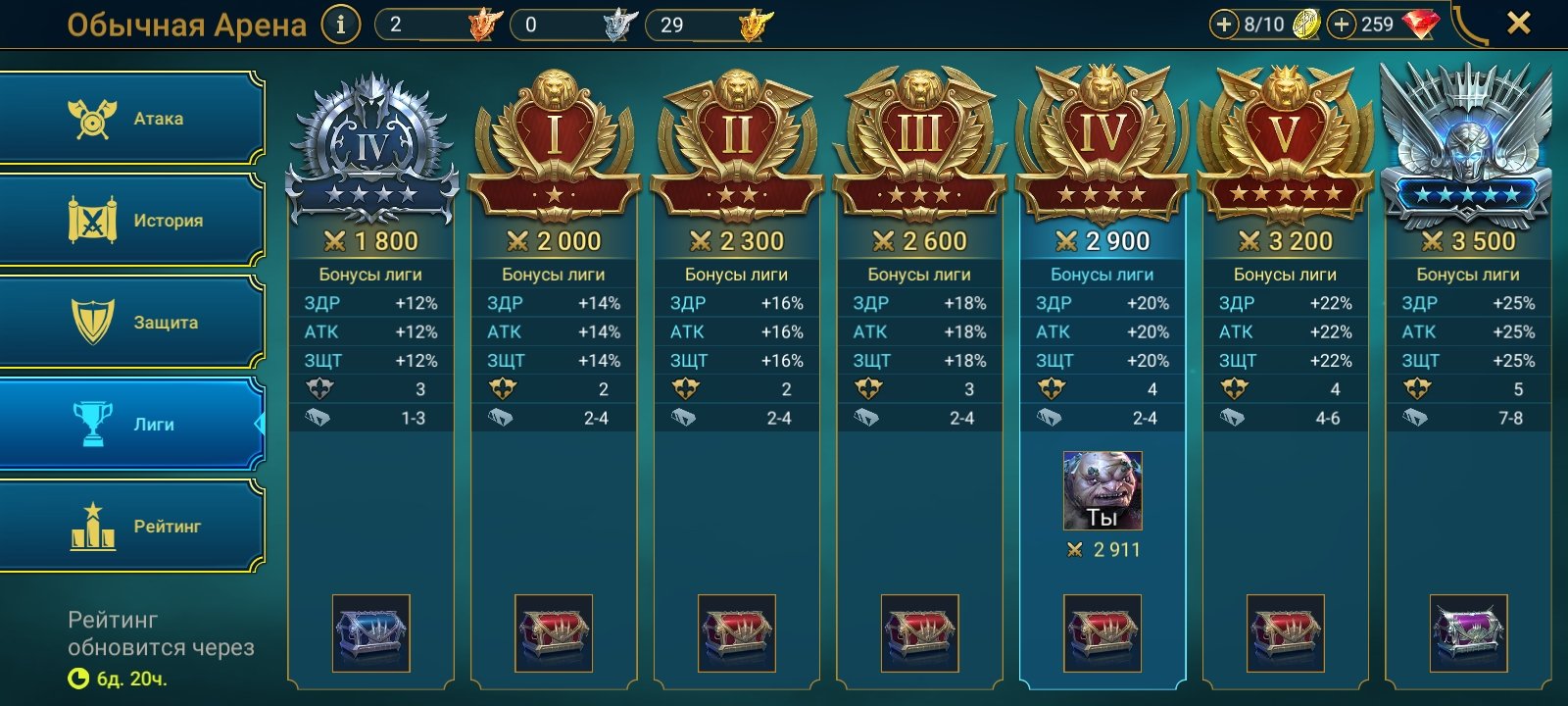View the Platinum league reward chest
The height and width of the screenshot is (706, 1568).
tap(1468, 632)
